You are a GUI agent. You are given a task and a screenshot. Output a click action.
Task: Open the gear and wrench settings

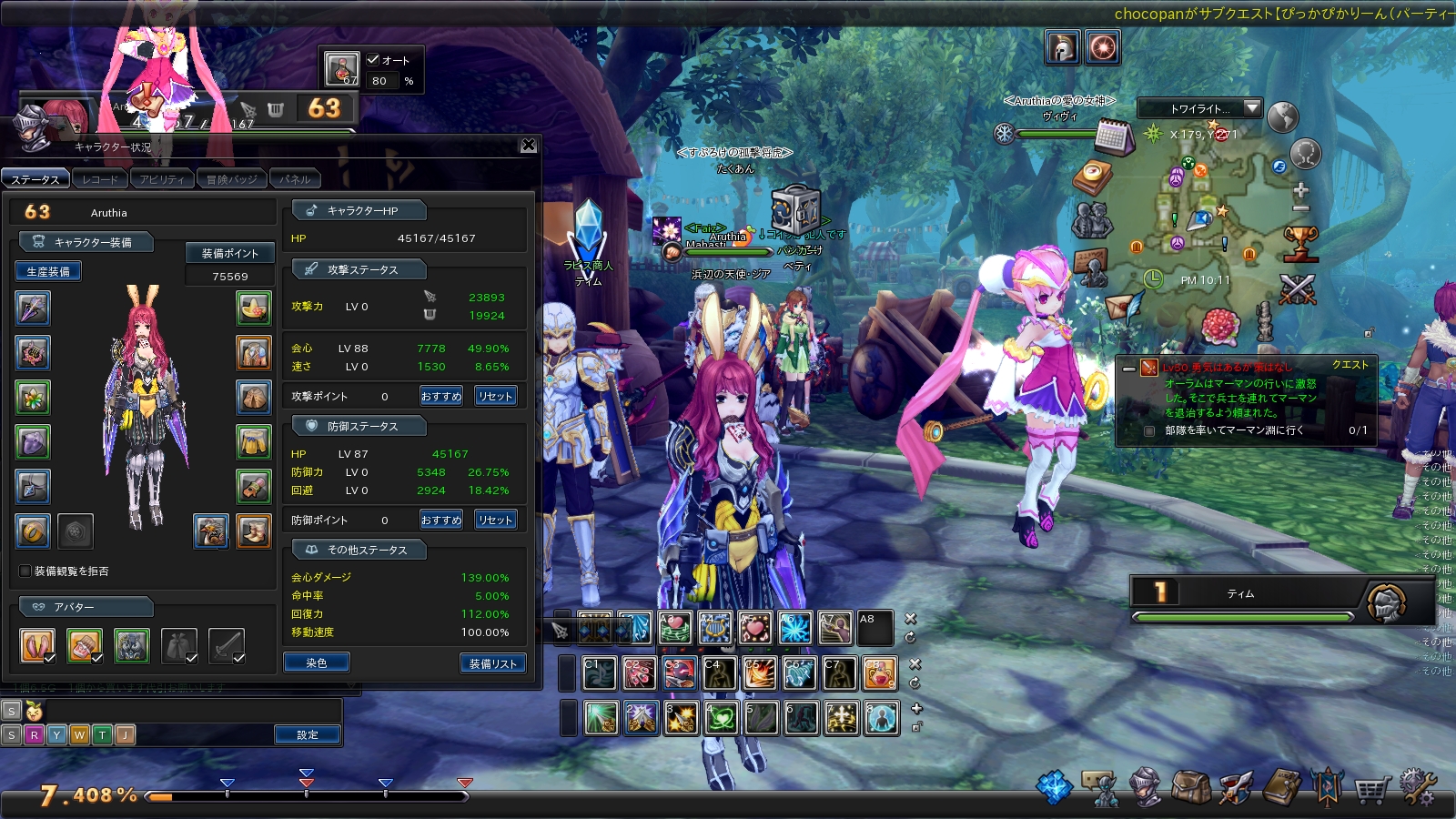point(1417,788)
